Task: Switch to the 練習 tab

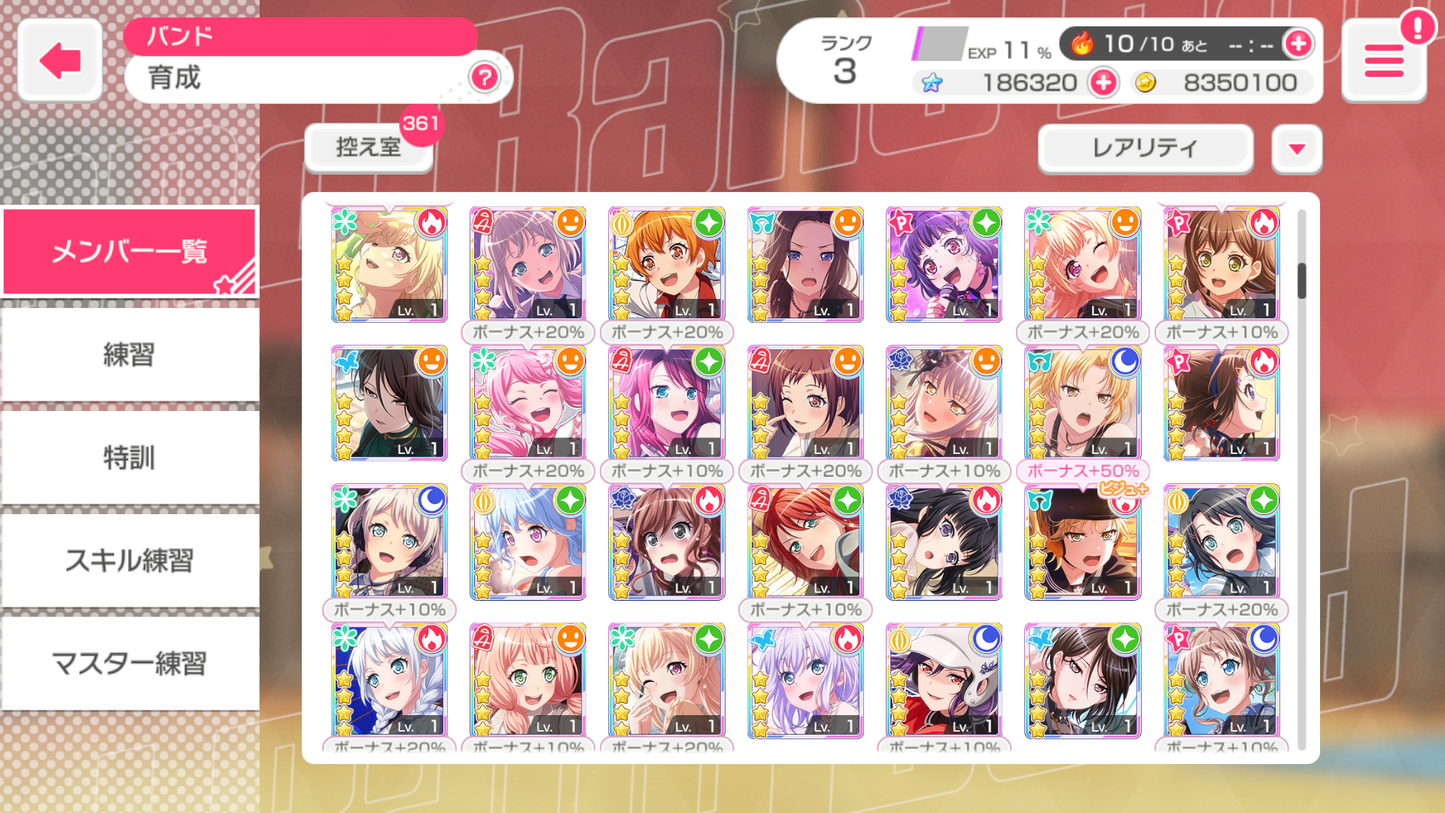Action: (x=129, y=354)
